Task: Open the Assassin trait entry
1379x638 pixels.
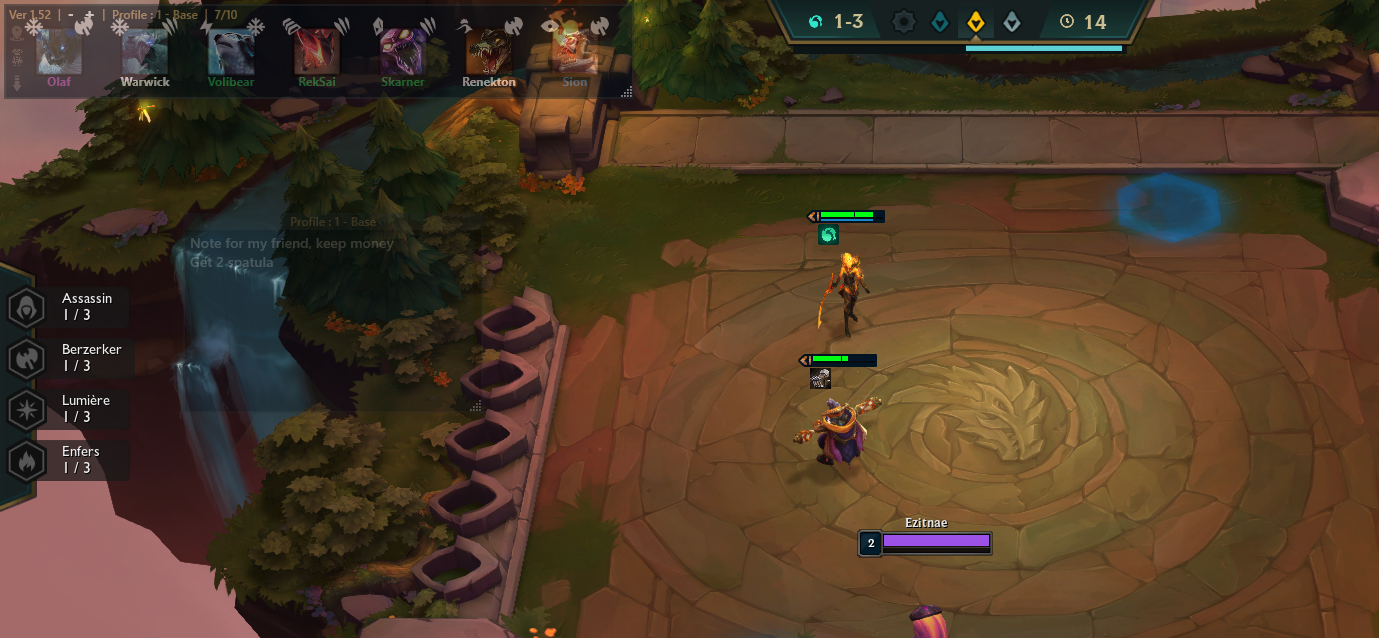Action: pyautogui.click(x=68, y=307)
